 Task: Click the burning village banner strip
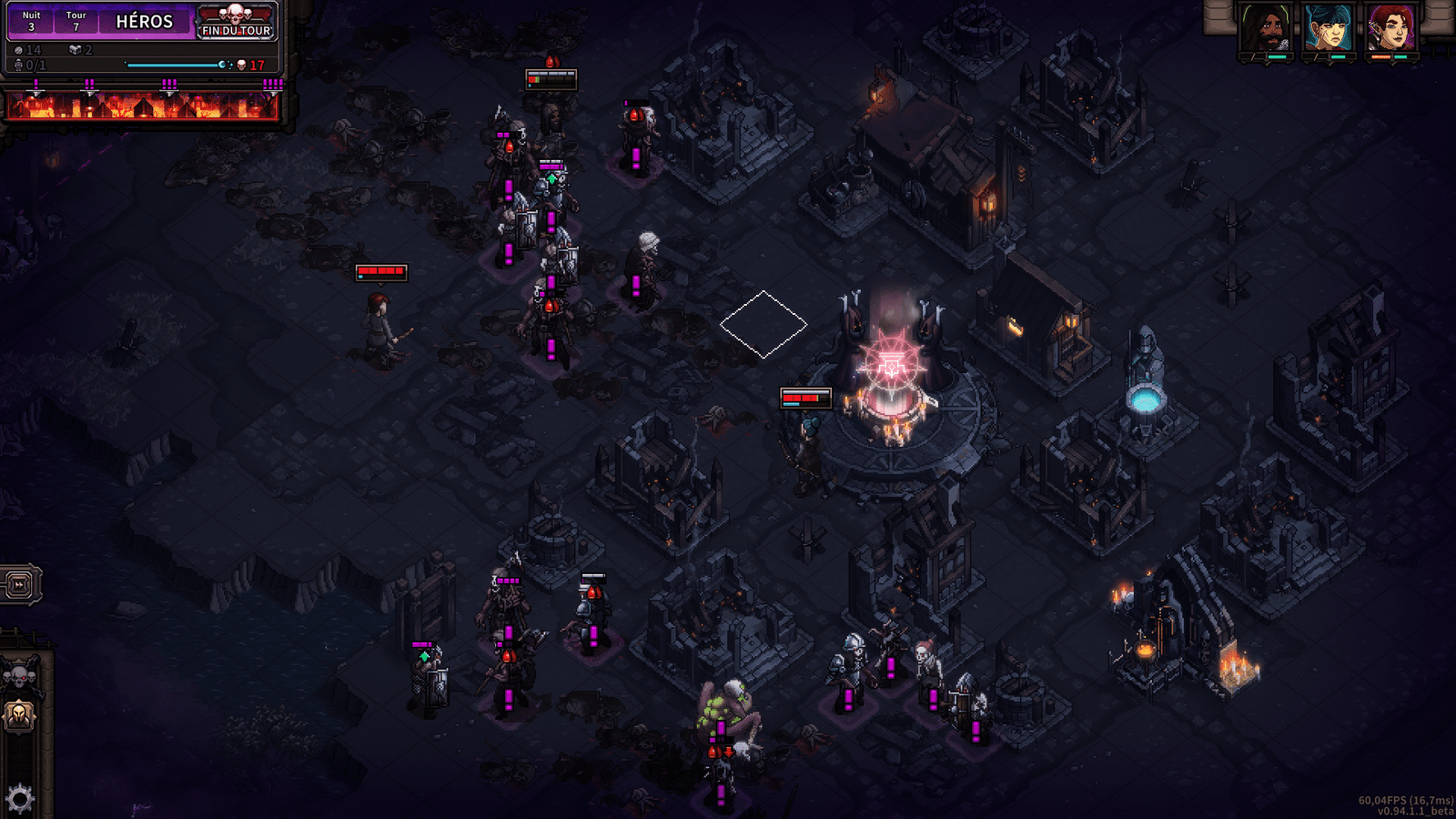point(146,106)
